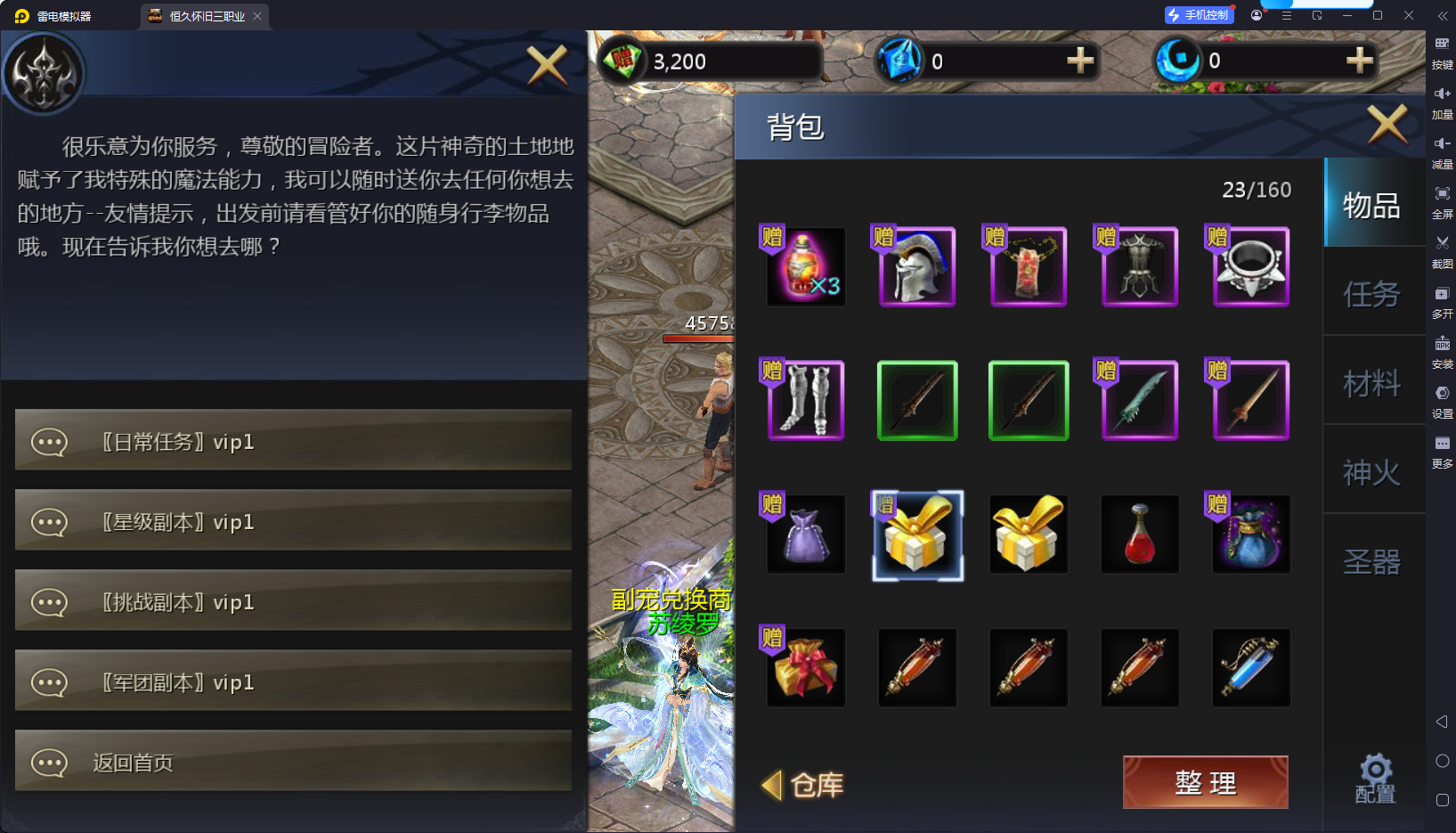
Task: Pick the 挑战副本 vip1 dialogue option
Action: click(293, 601)
